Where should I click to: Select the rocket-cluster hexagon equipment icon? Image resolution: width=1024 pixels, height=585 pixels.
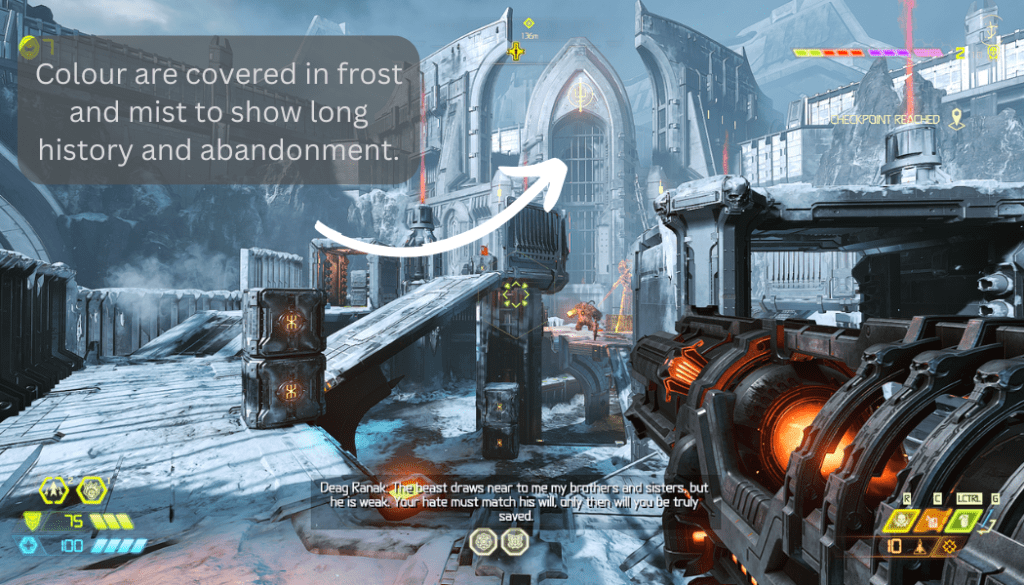coord(53,489)
